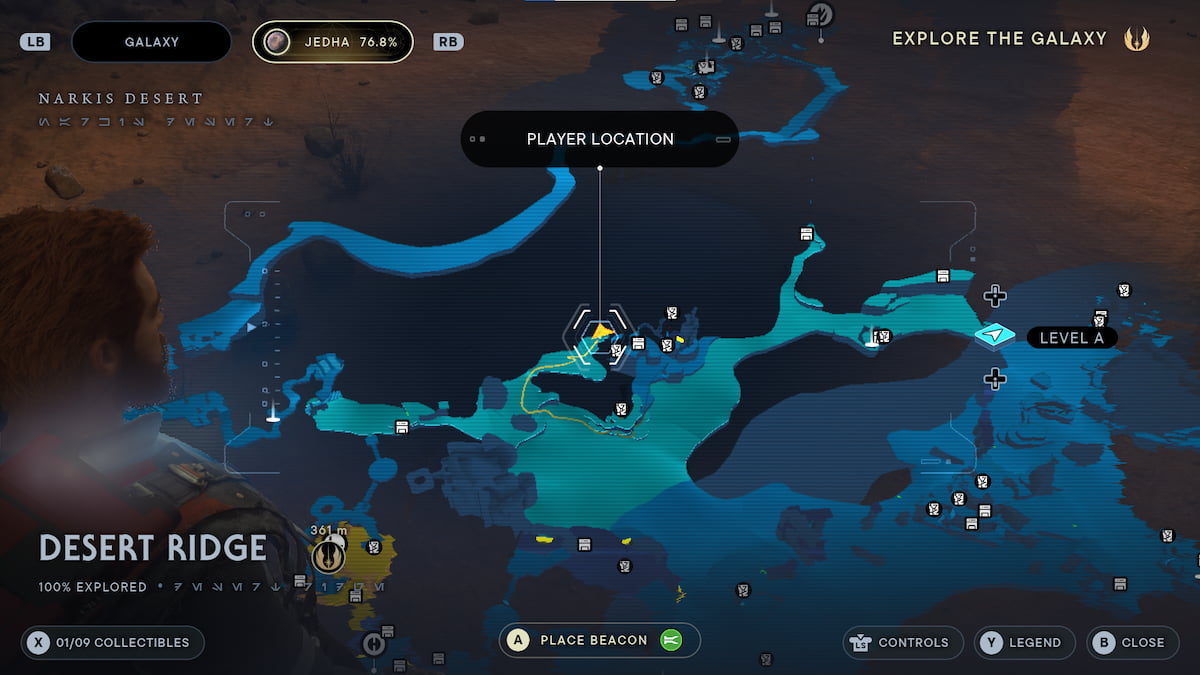Show the map Legend

(1024, 642)
